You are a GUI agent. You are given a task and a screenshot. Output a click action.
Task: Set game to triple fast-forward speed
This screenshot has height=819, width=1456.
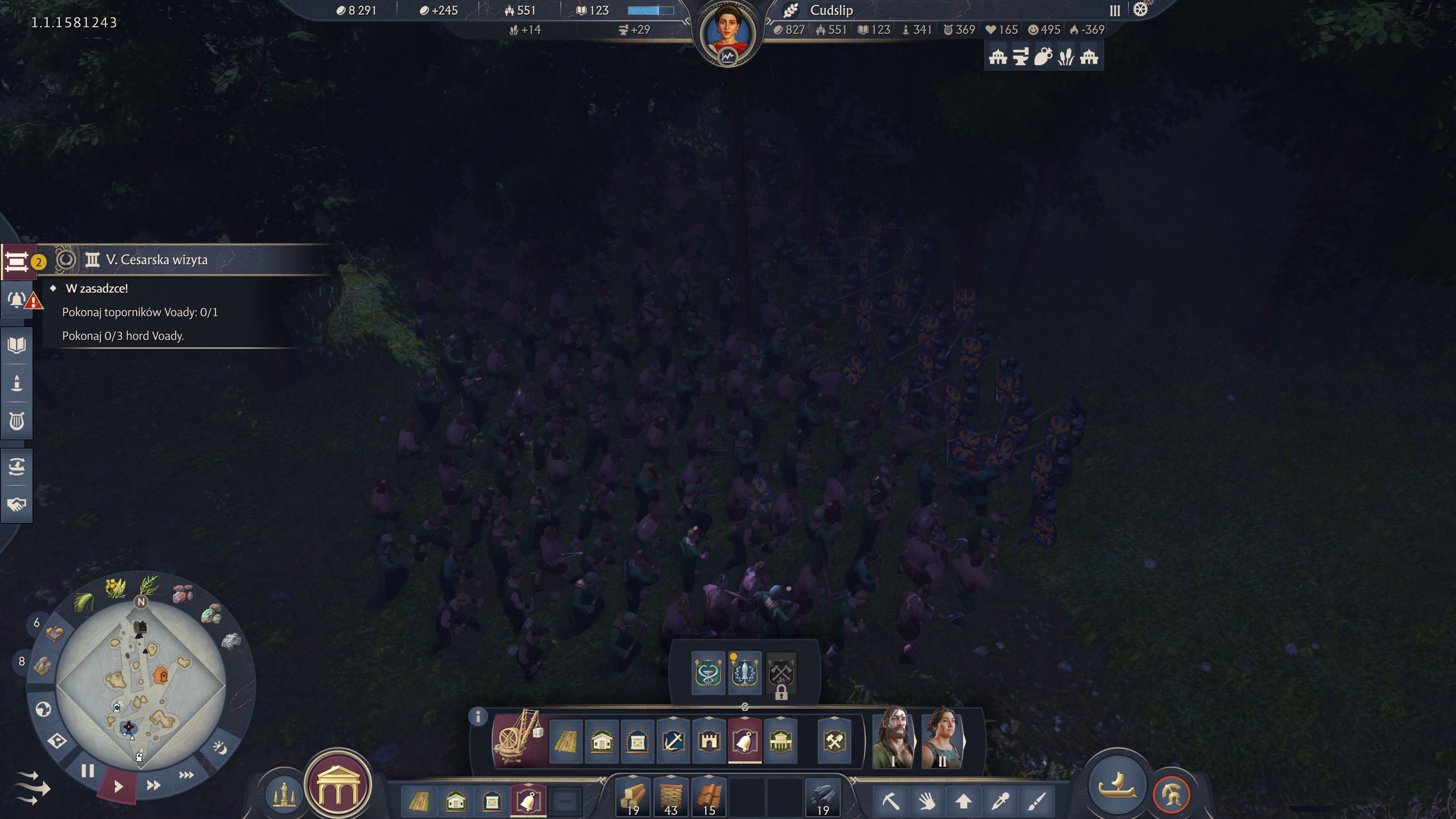186,775
